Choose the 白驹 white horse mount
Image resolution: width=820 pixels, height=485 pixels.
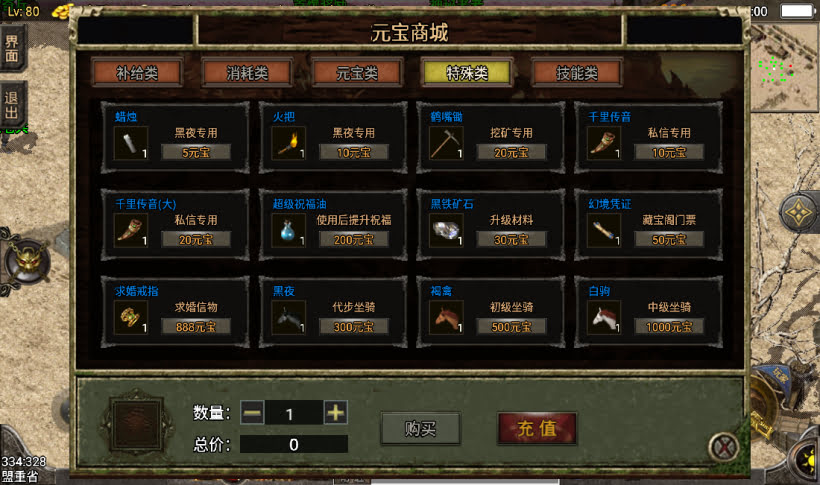[x=603, y=317]
